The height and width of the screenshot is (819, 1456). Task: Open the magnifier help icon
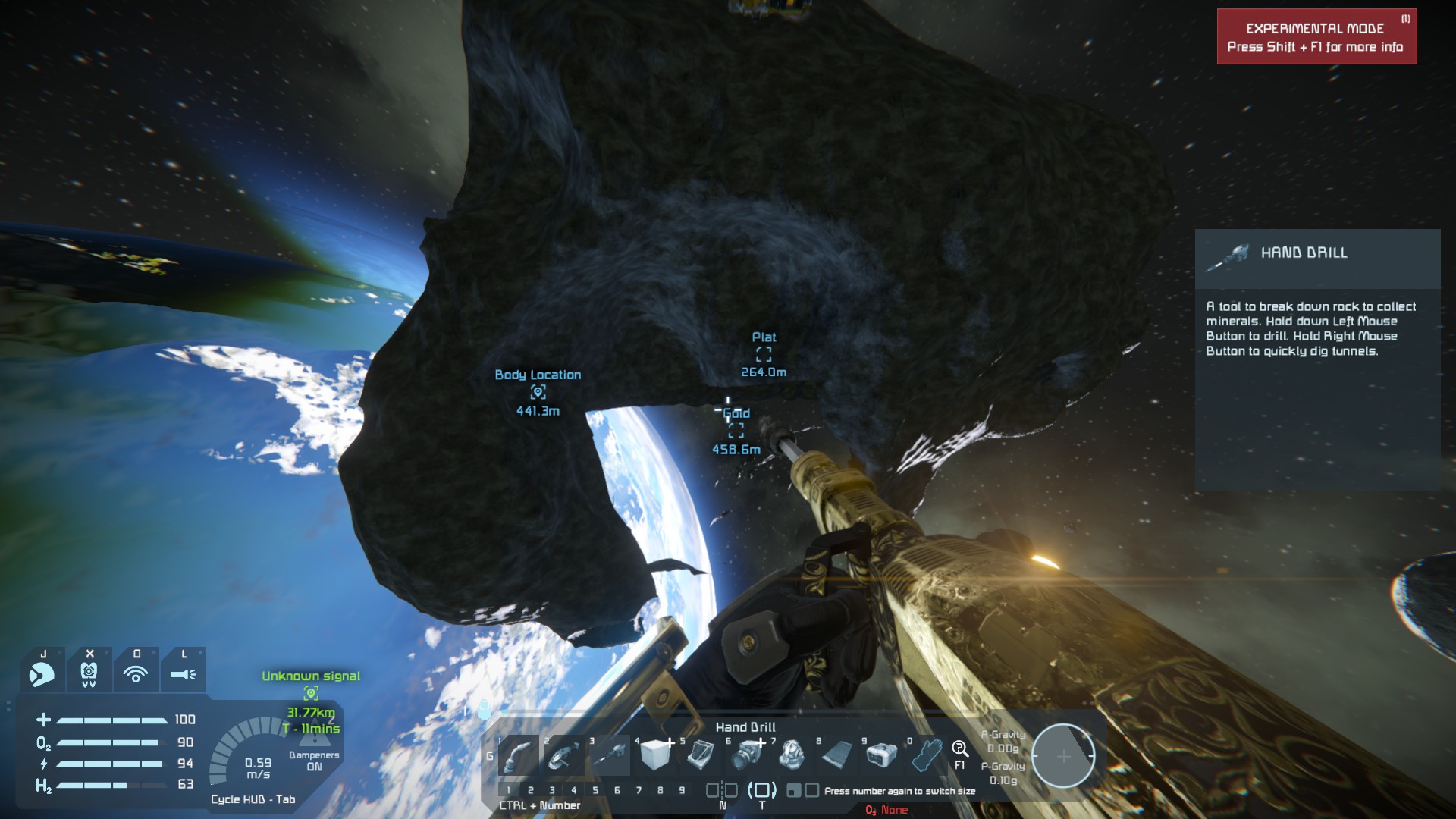pos(960,750)
